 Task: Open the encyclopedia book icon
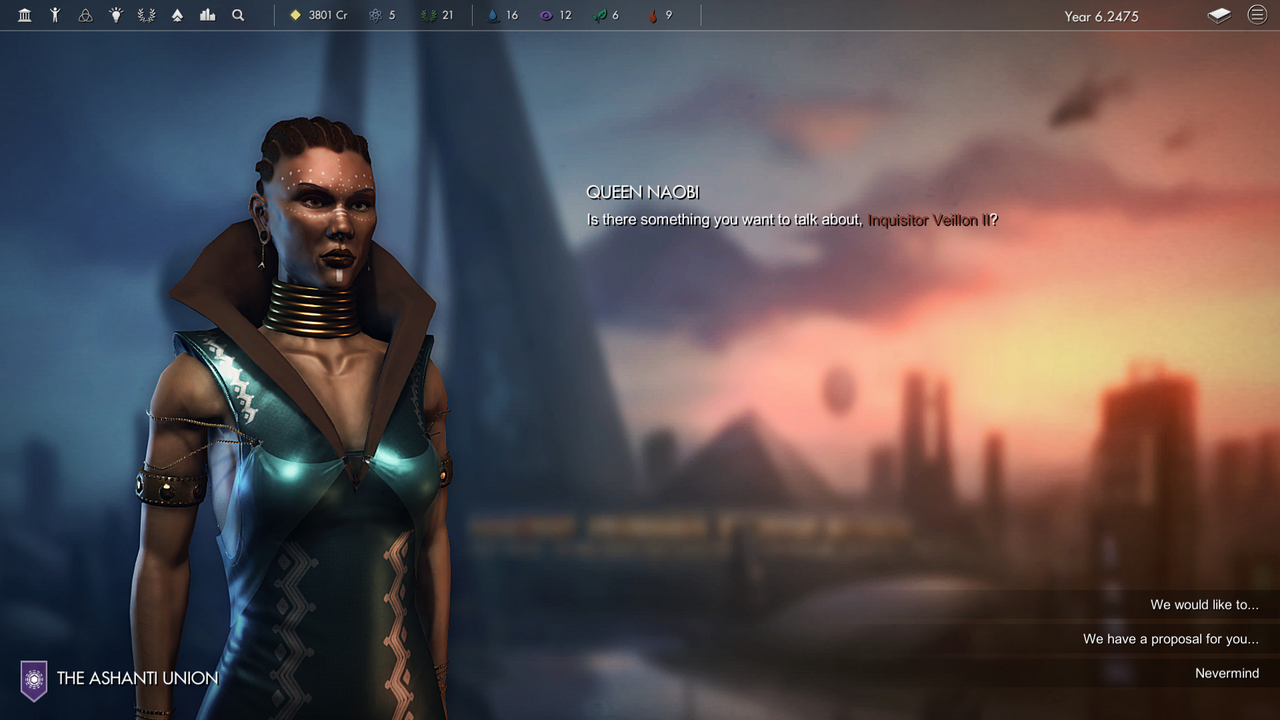click(x=1217, y=15)
